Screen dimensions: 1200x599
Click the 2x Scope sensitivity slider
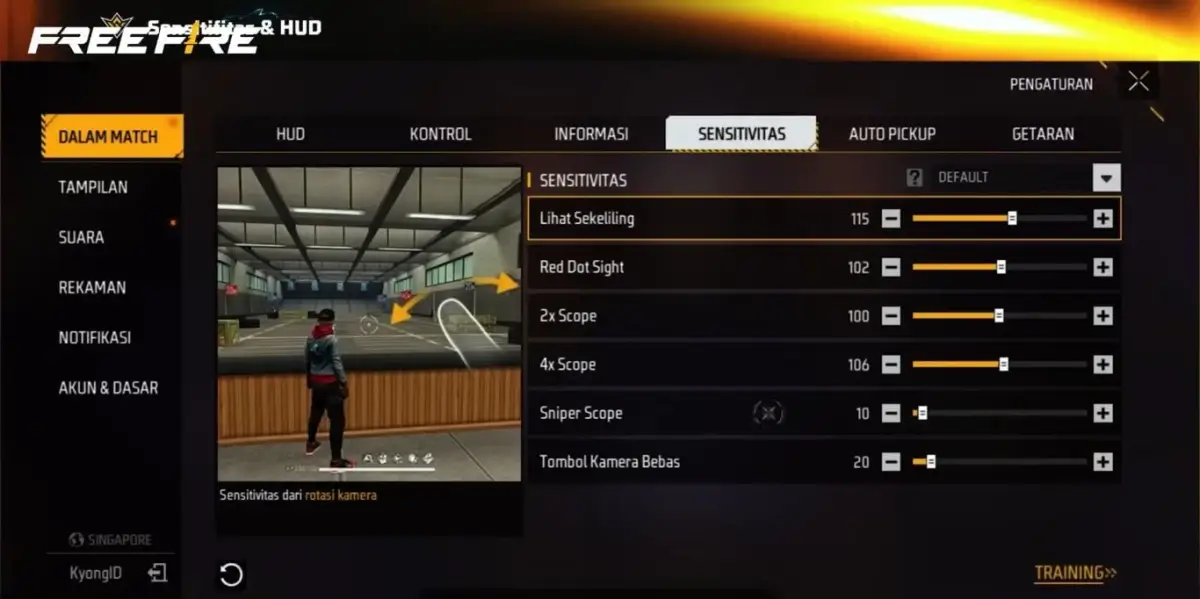999,316
